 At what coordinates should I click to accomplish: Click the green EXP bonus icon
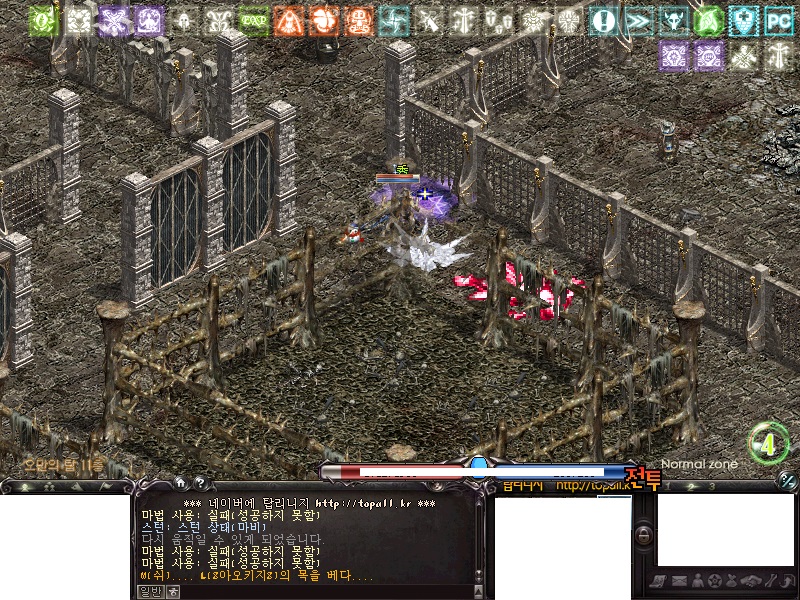254,19
